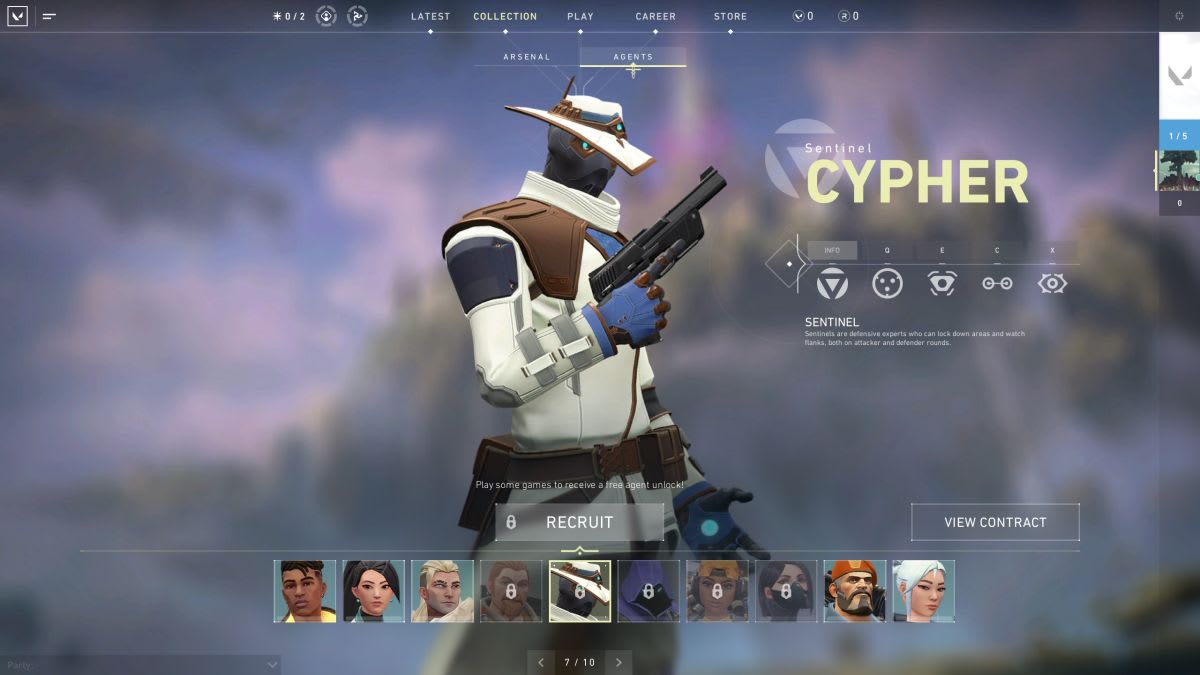This screenshot has width=1200, height=675.
Task: Open the settings gear icon
Action: (x=1179, y=16)
